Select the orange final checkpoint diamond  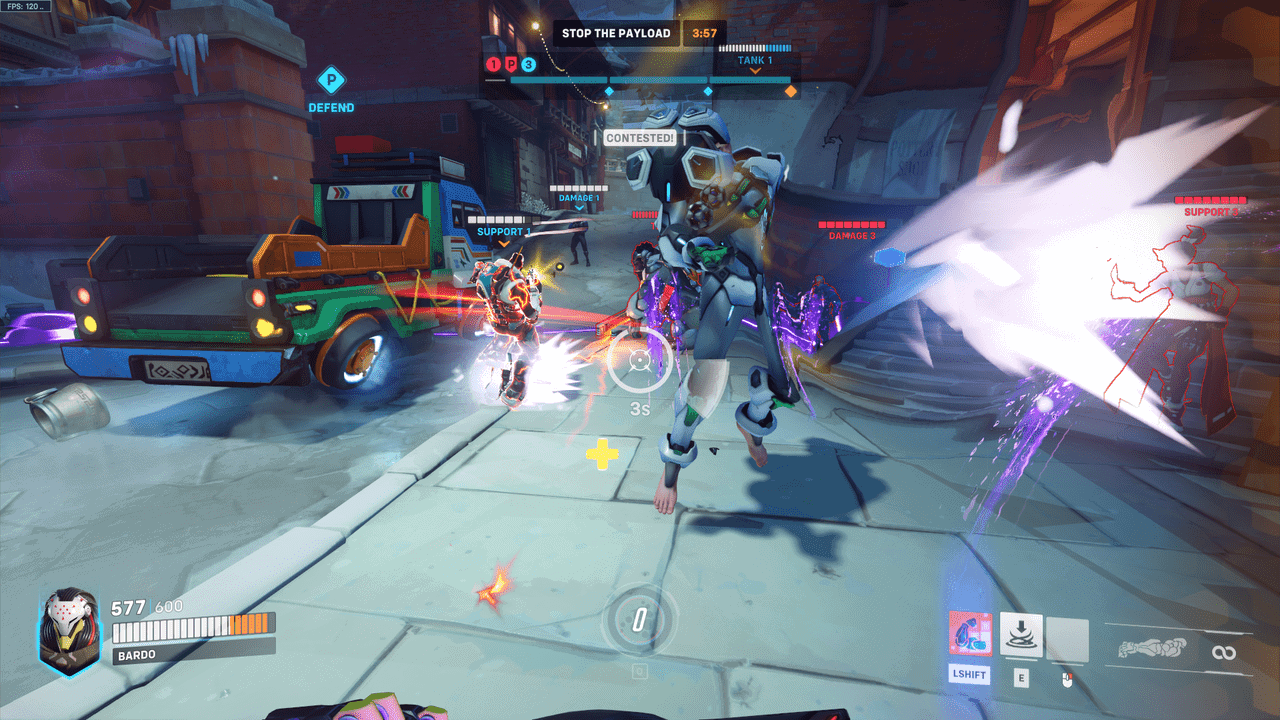click(x=791, y=91)
